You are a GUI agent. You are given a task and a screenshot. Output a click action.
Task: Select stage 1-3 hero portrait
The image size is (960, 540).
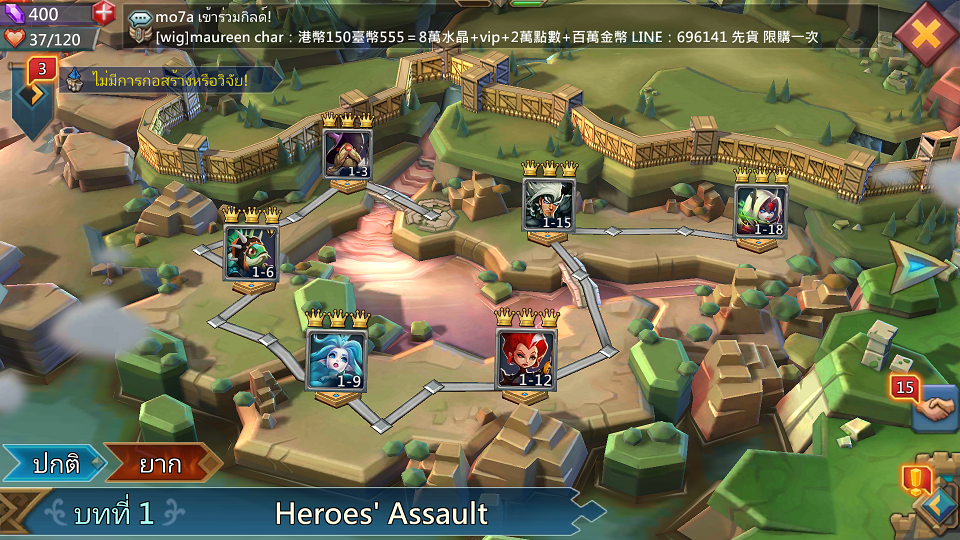348,154
